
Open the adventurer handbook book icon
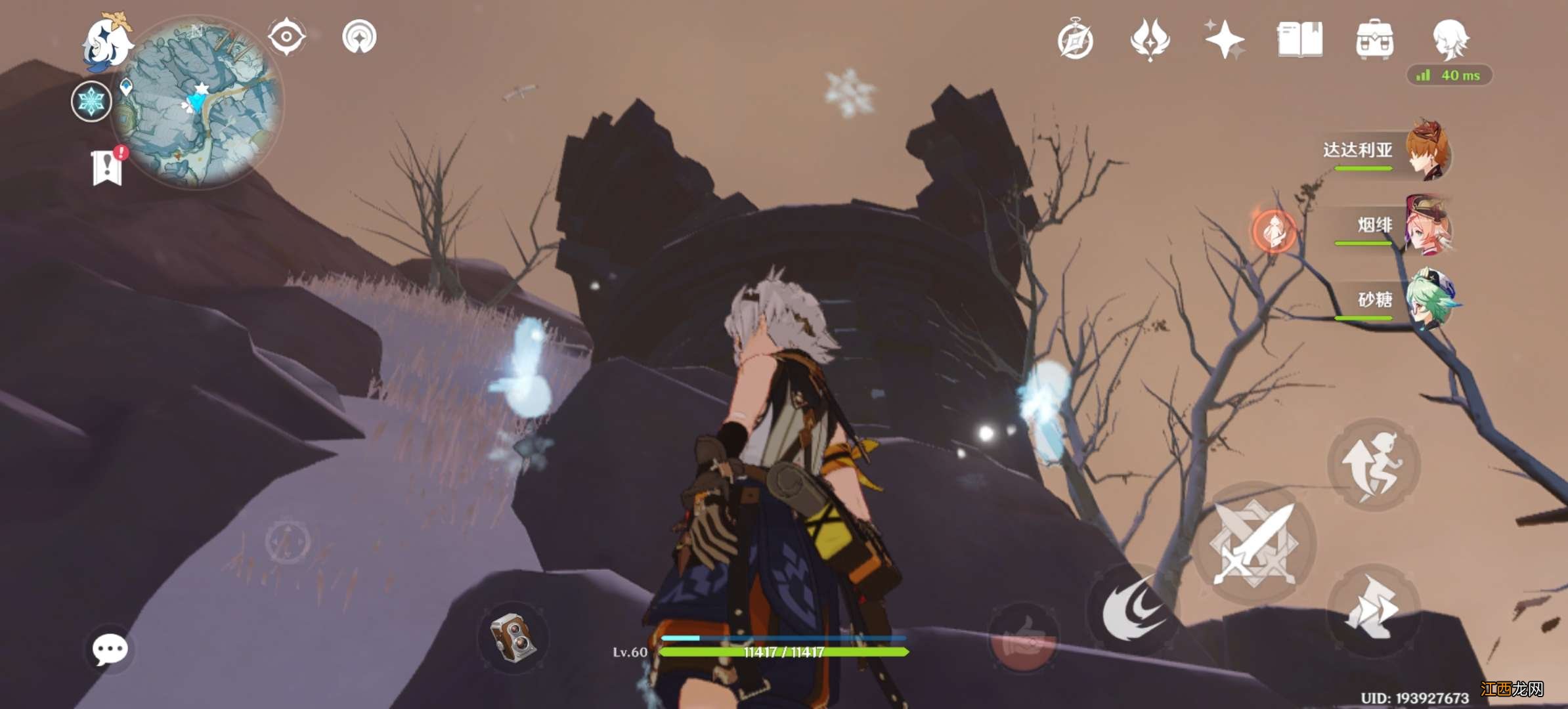[1299, 39]
